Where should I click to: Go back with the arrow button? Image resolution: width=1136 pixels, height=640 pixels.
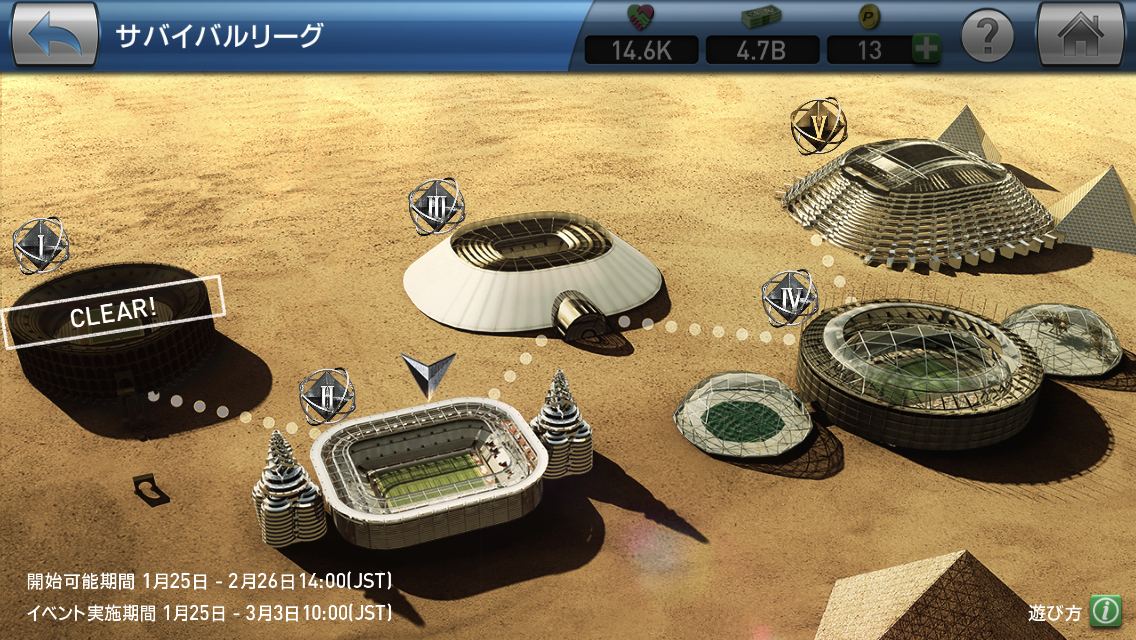tap(54, 35)
